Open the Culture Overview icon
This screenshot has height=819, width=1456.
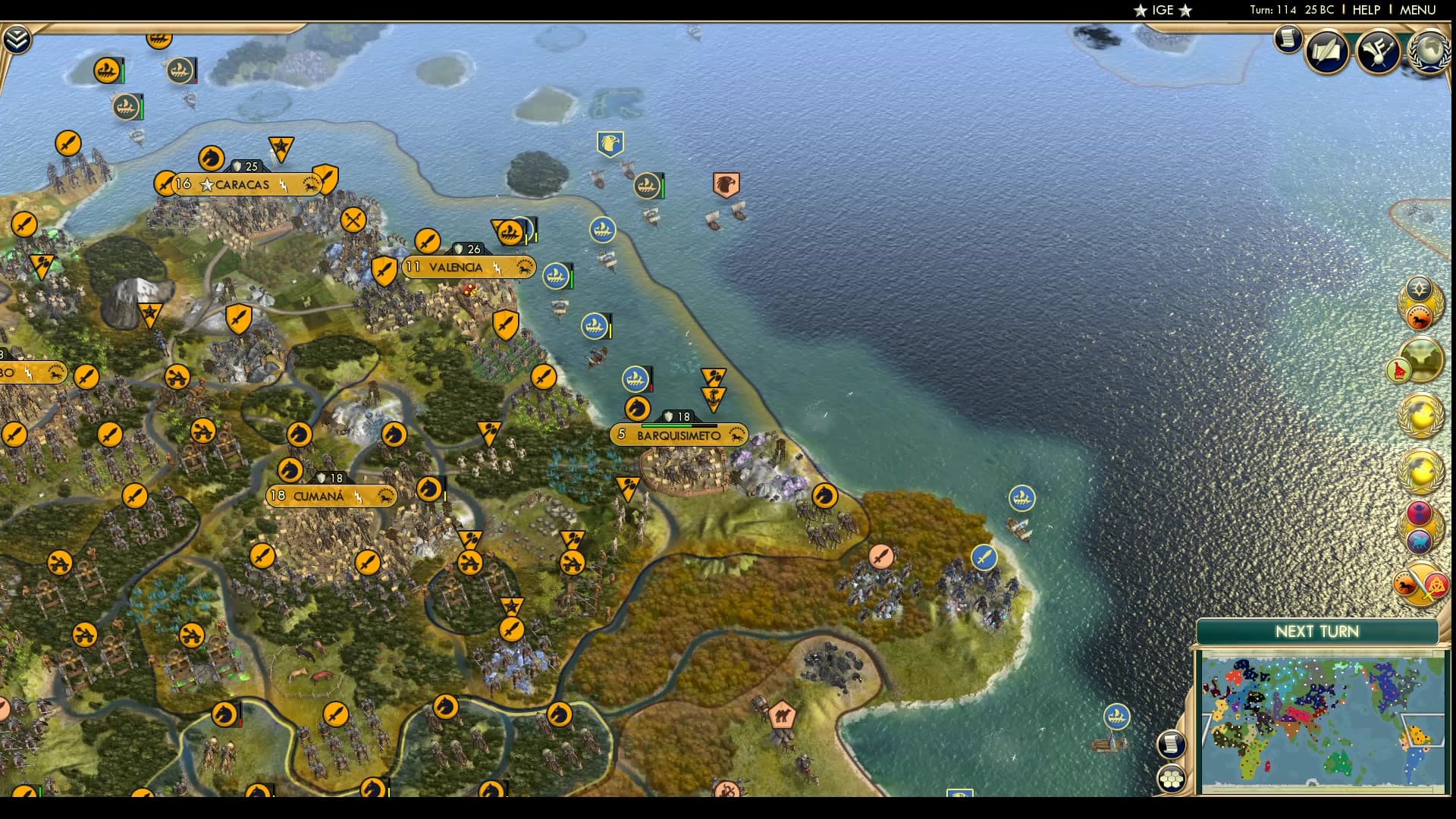pos(1377,50)
